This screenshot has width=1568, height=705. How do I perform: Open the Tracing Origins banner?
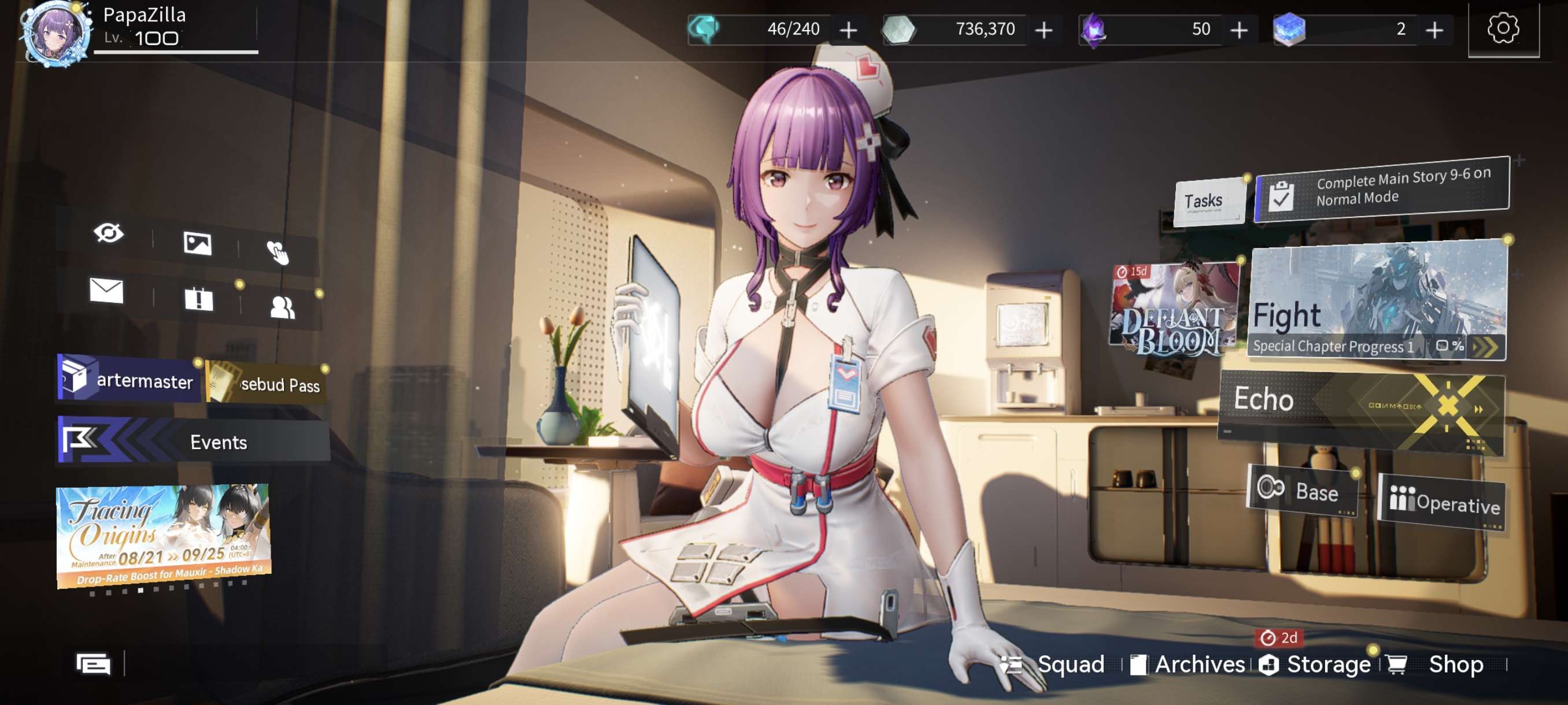click(163, 534)
